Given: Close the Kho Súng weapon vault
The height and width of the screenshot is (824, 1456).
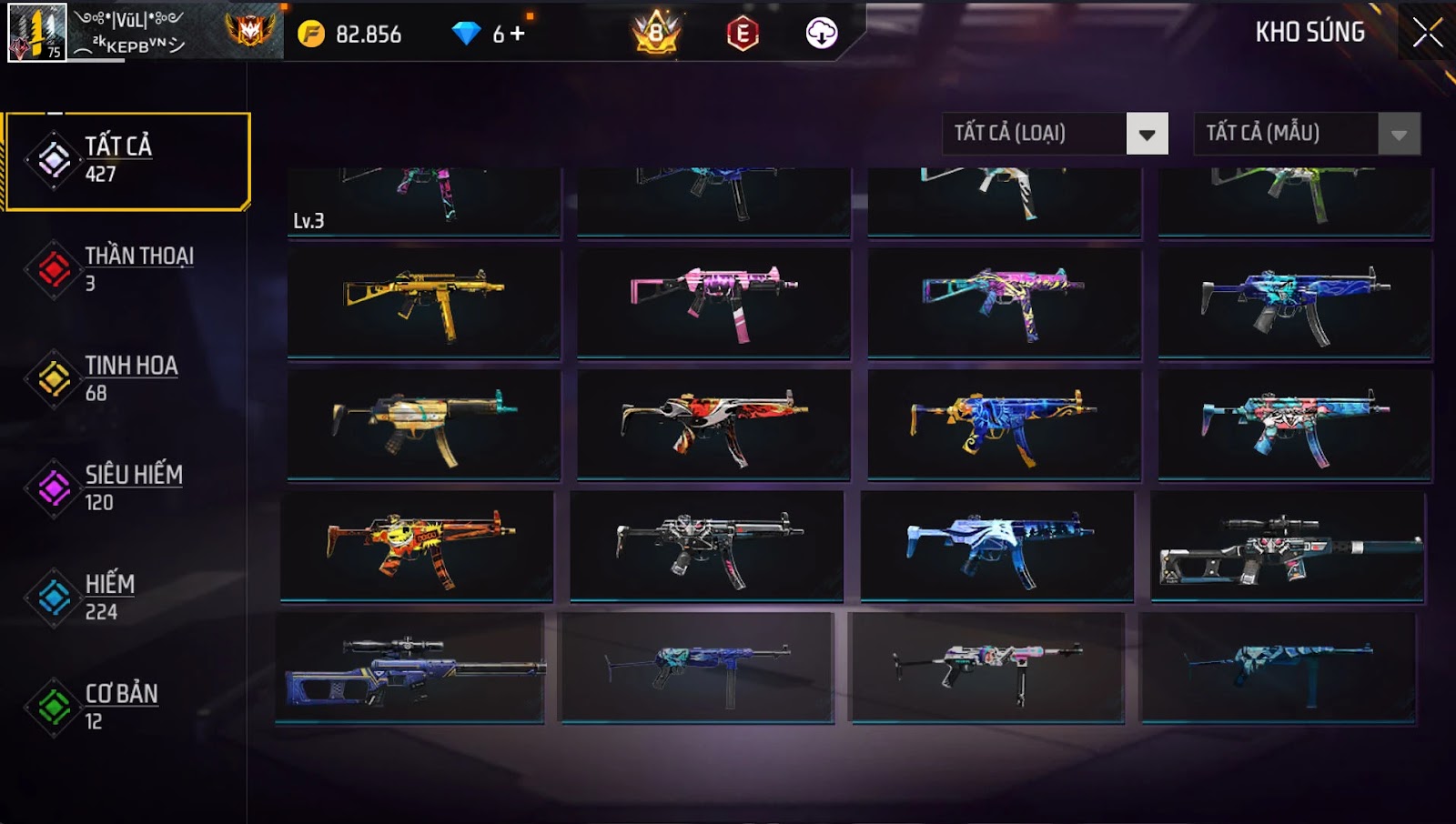Looking at the screenshot, I should (x=1427, y=33).
